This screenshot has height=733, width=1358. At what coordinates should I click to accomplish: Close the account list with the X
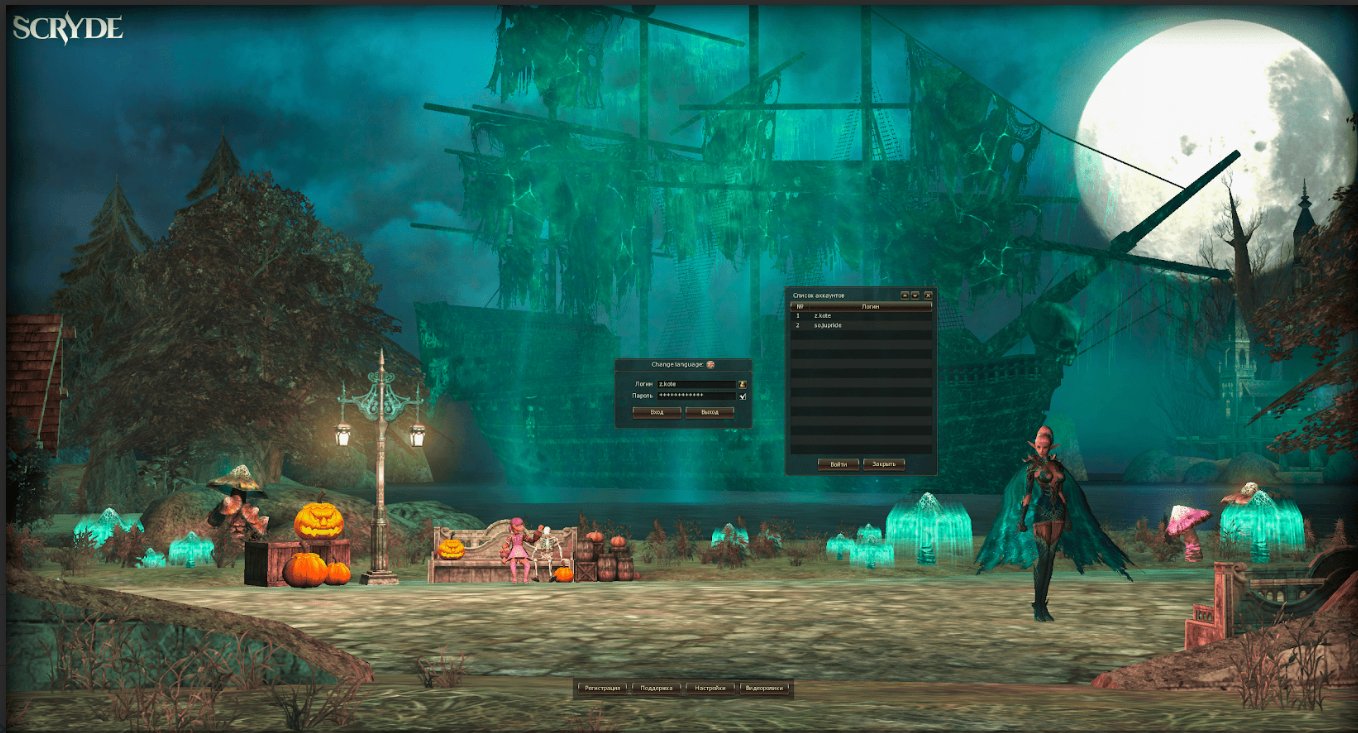(928, 295)
